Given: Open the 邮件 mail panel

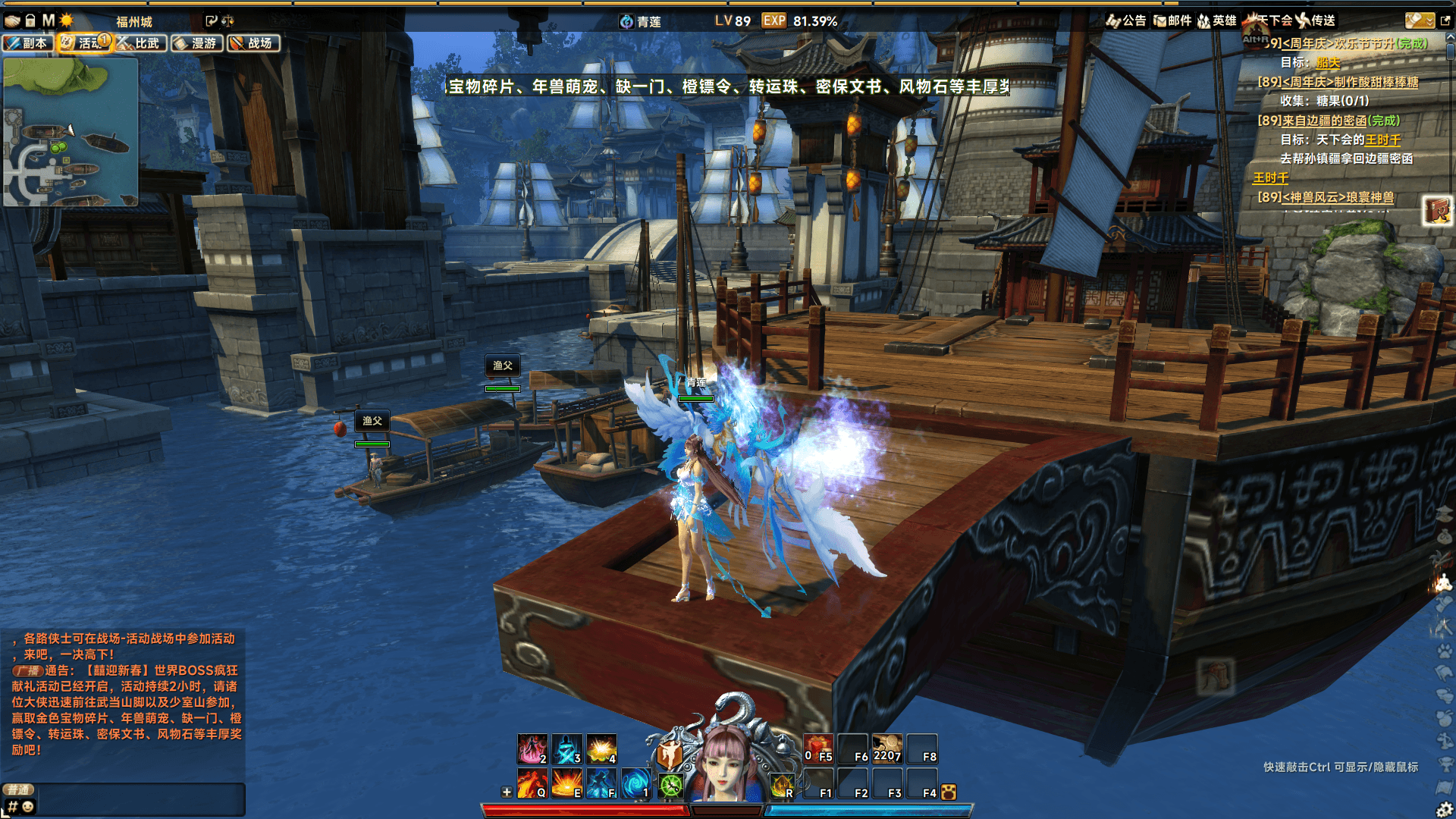Looking at the screenshot, I should [x=1172, y=20].
